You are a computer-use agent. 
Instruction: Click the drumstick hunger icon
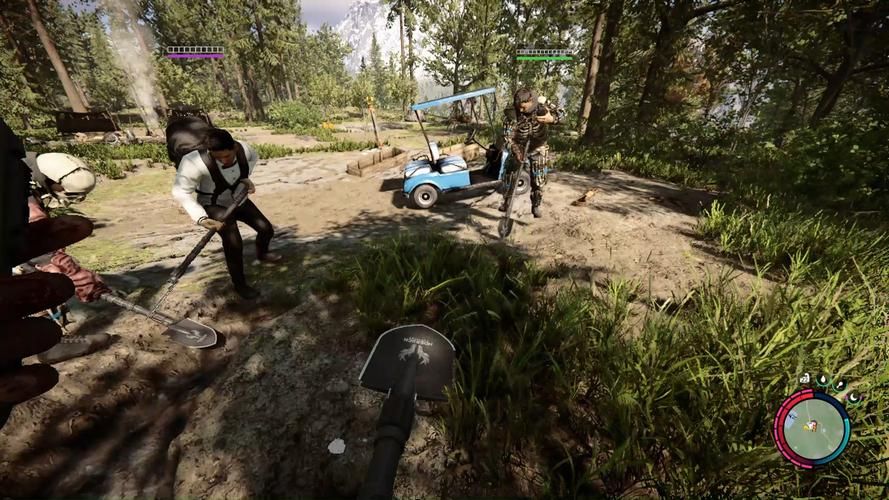click(840, 385)
